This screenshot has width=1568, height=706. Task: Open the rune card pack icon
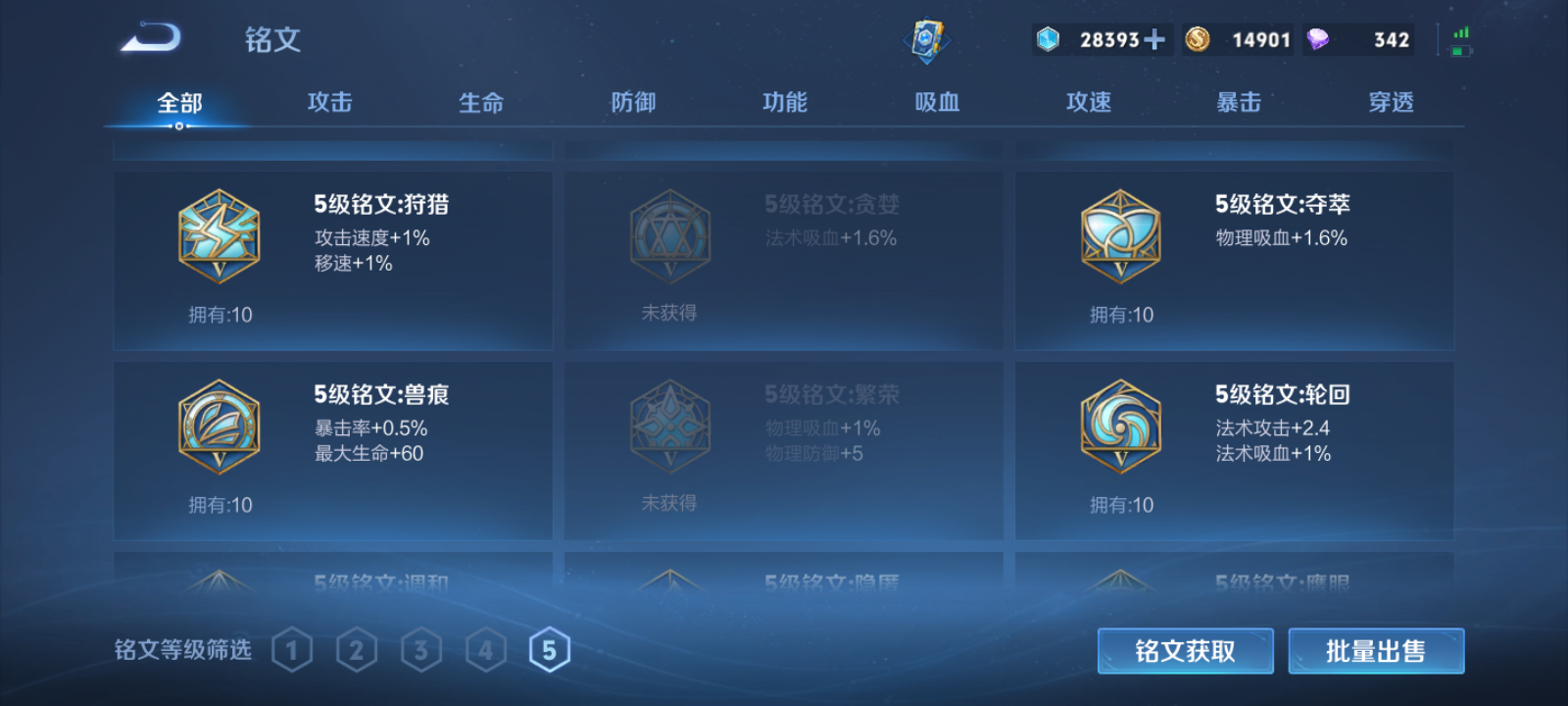(x=927, y=37)
